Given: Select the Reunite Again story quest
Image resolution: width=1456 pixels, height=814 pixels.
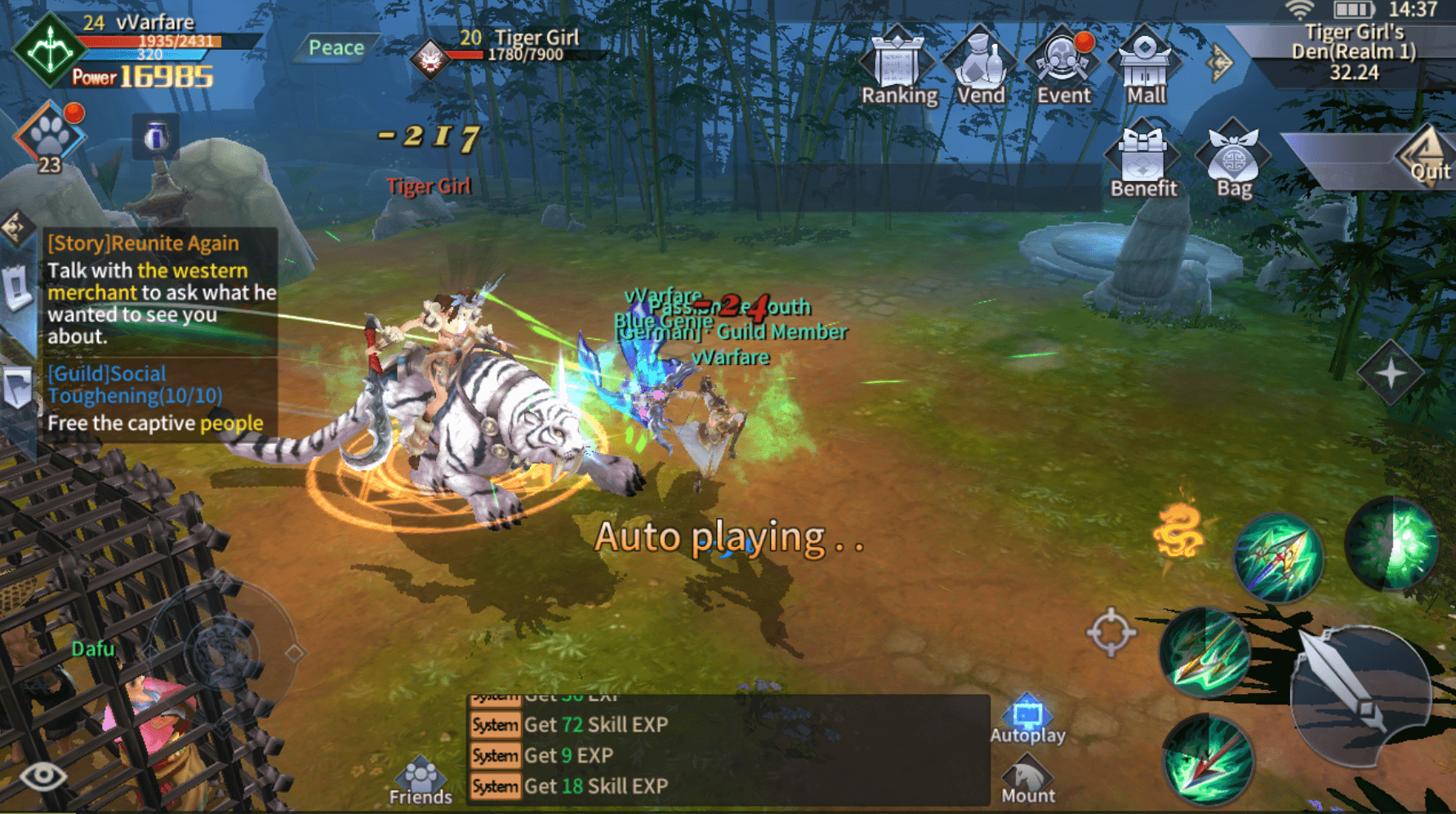Looking at the screenshot, I should 160,290.
